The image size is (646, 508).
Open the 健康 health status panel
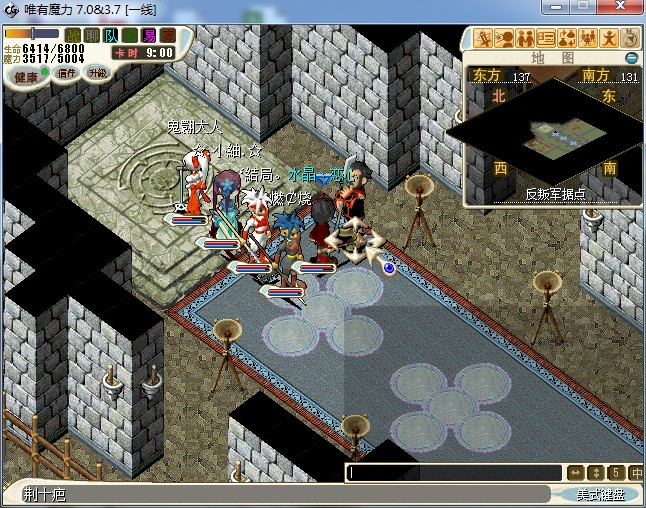point(26,76)
